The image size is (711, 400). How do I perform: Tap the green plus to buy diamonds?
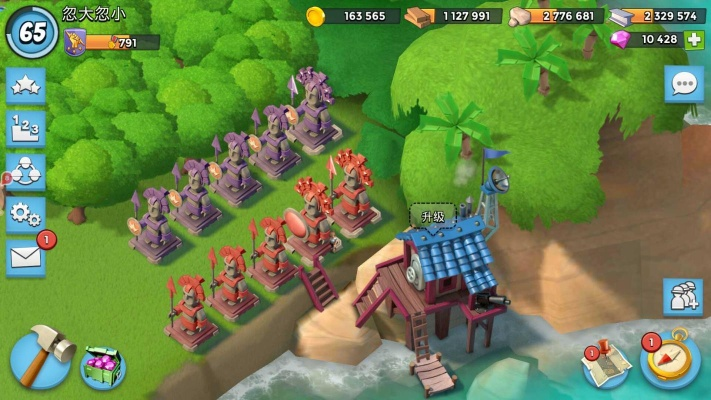[x=694, y=40]
